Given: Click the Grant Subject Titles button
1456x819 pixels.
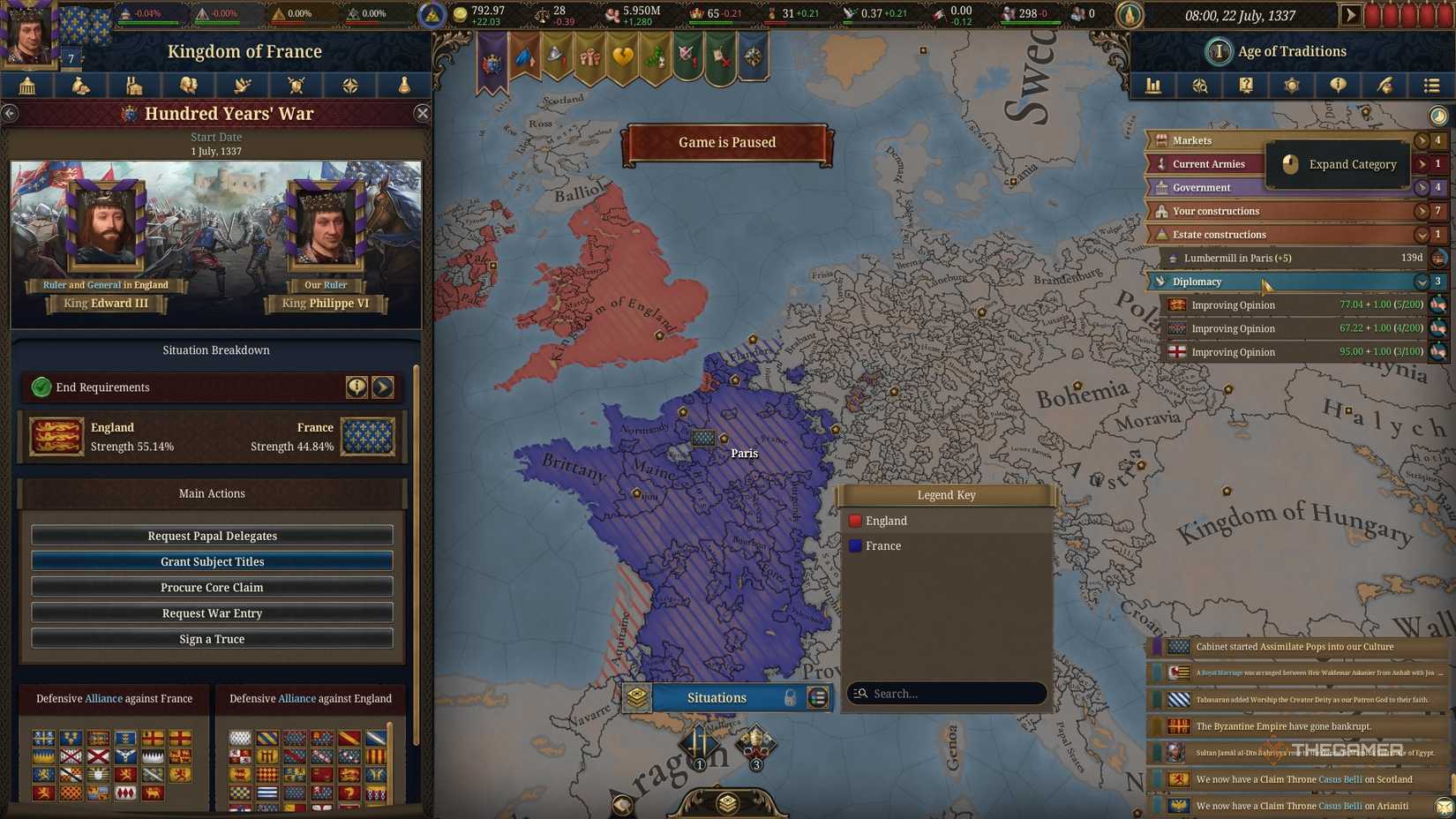Looking at the screenshot, I should (212, 561).
